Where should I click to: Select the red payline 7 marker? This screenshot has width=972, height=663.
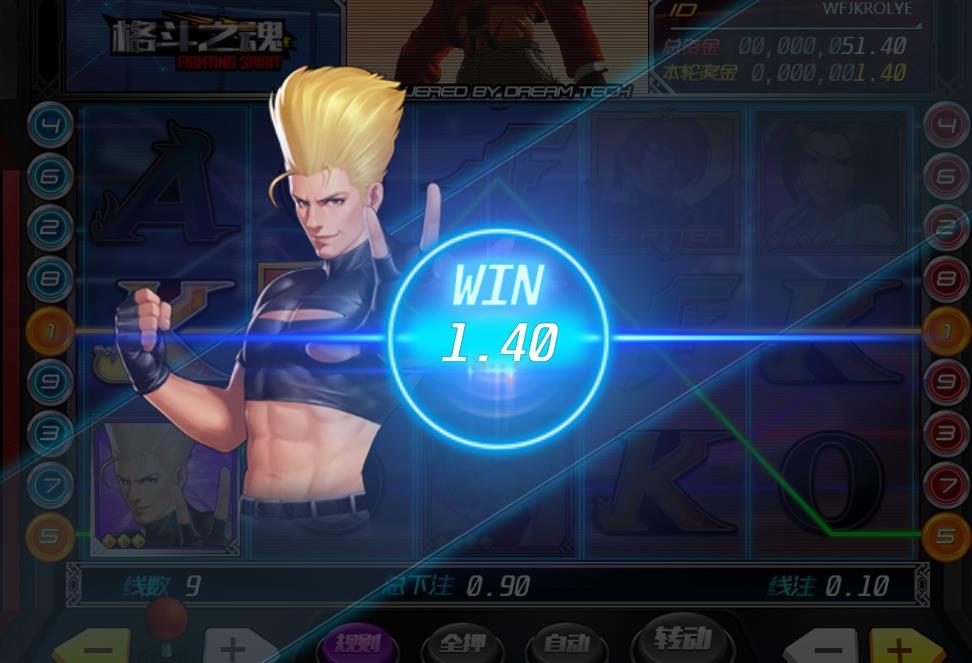point(945,485)
